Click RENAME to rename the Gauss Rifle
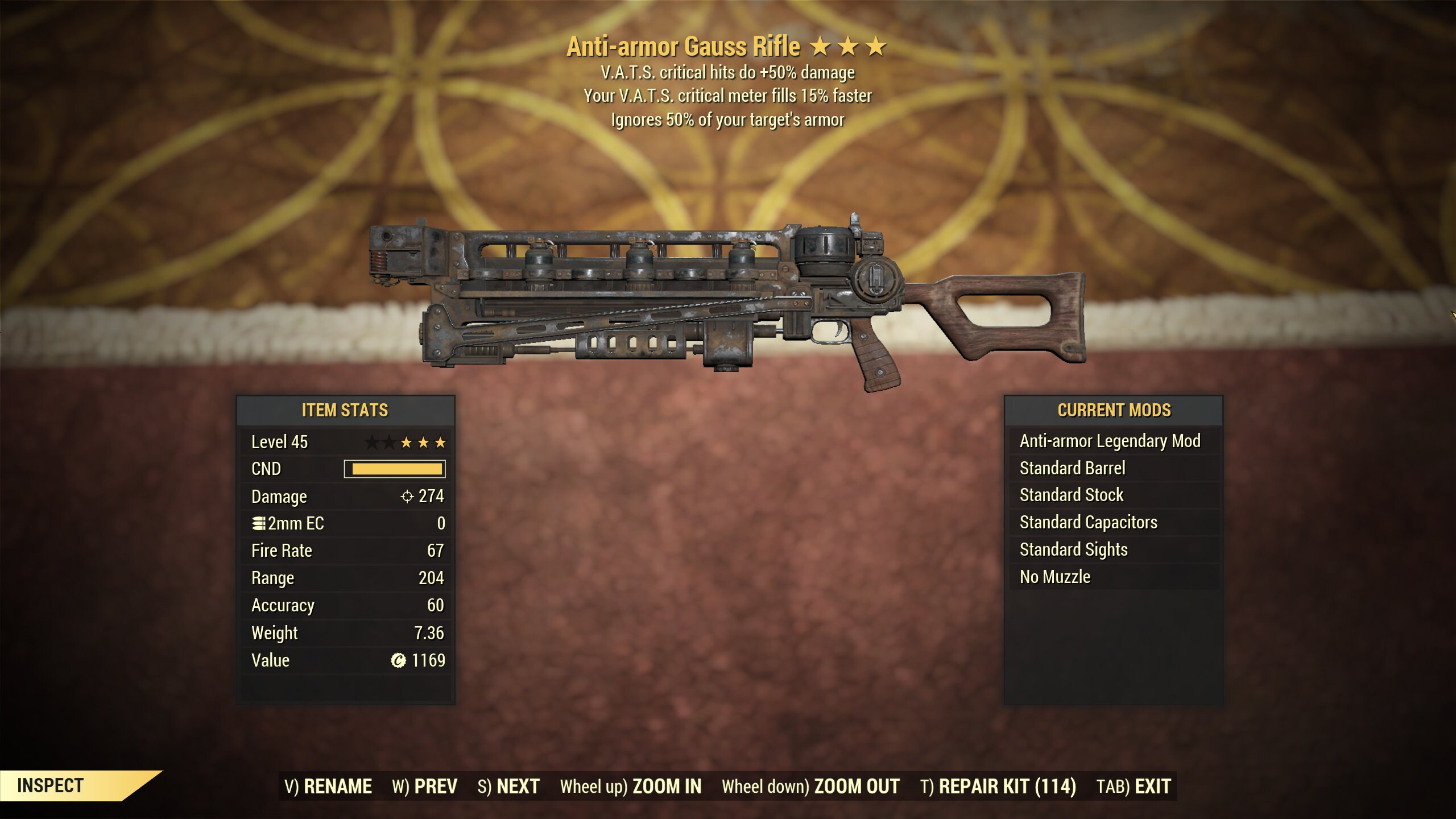This screenshot has width=1456, height=819. (x=329, y=785)
